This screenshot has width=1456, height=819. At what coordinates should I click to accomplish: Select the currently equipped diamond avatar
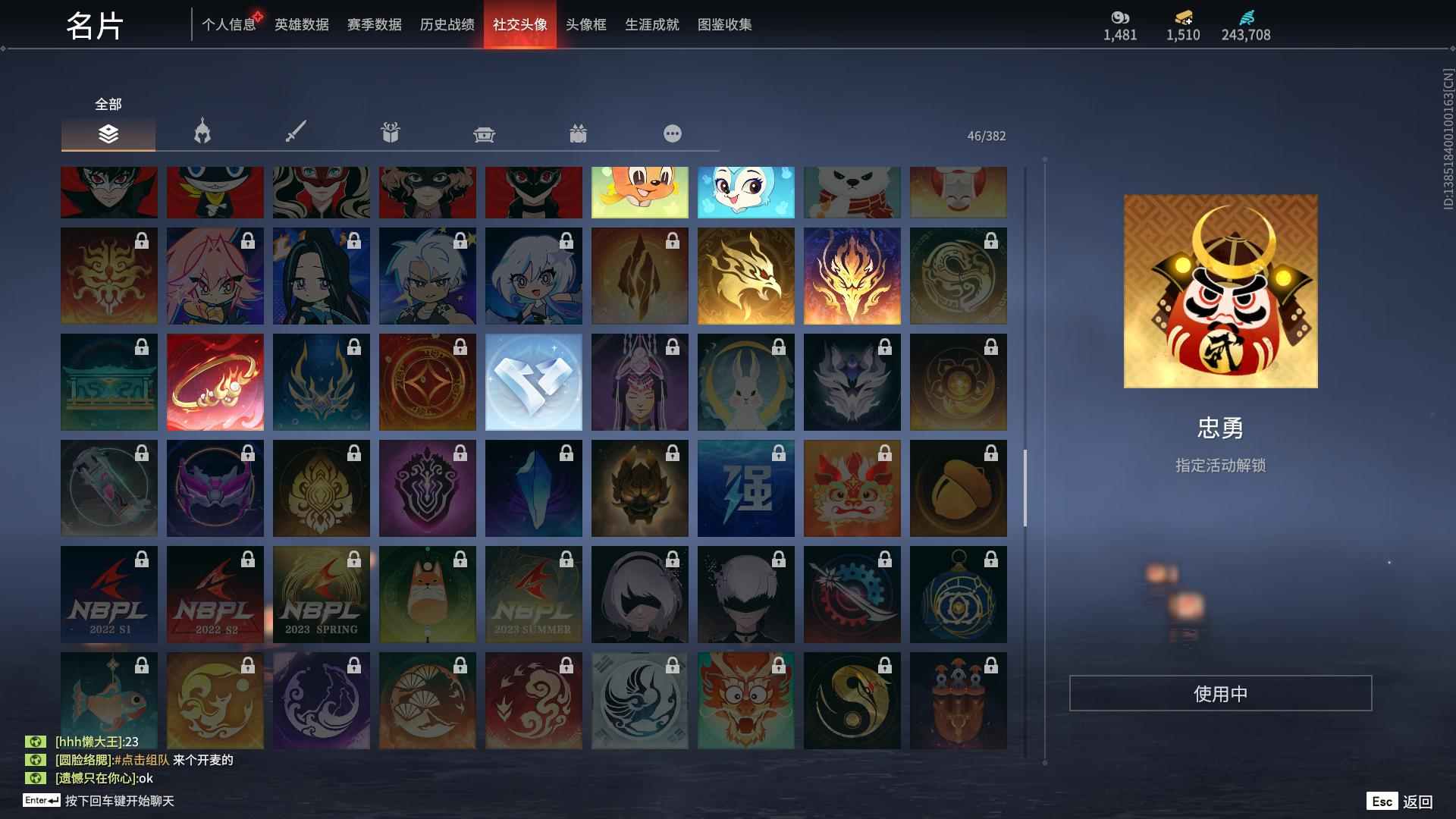(x=533, y=381)
